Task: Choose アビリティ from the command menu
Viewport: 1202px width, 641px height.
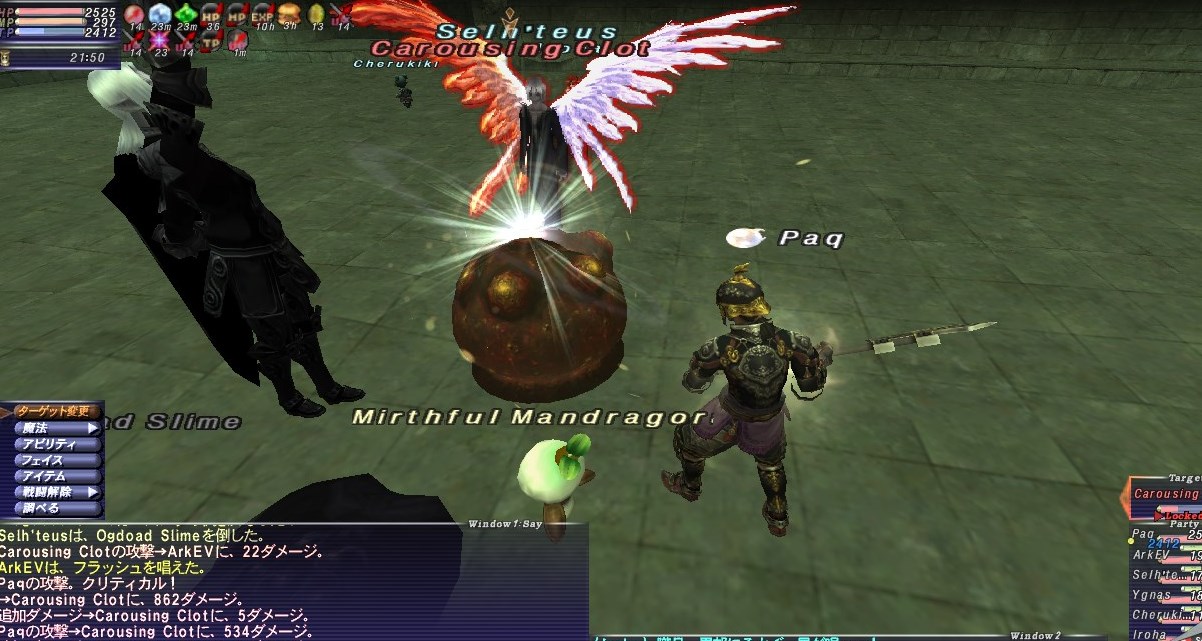Action: click(55, 444)
